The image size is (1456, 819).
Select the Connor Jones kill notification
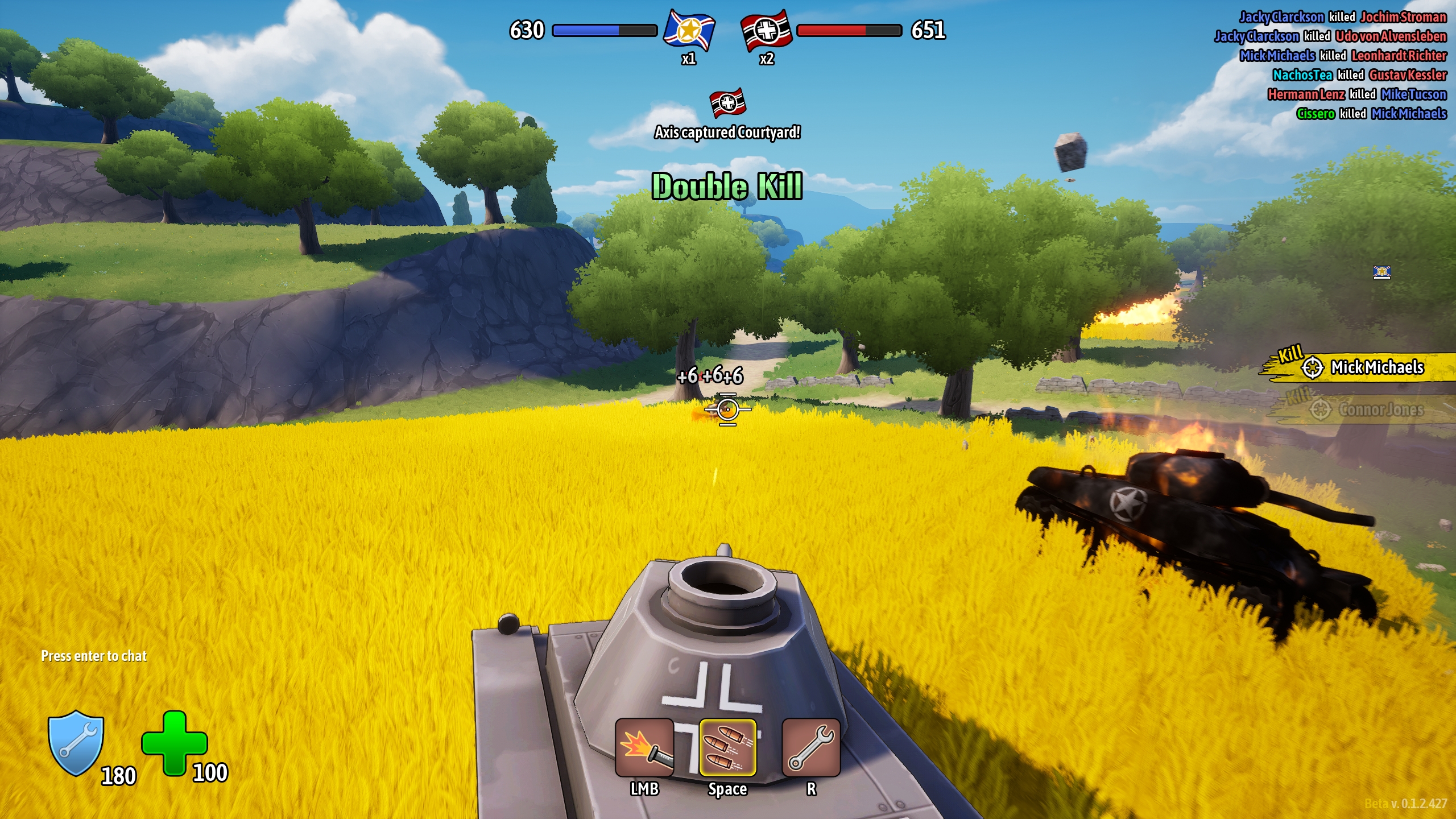click(1370, 409)
